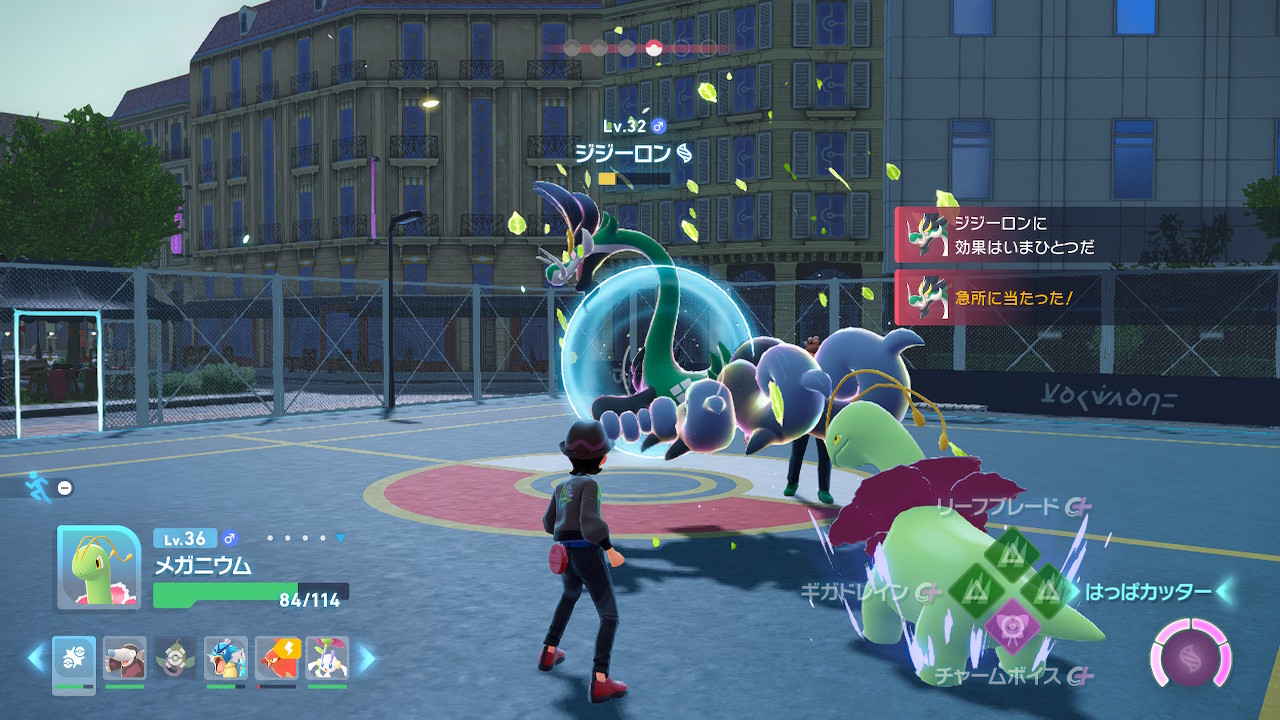Activate the Razor Leaf move (はっぱカッター)

pos(1047,590)
